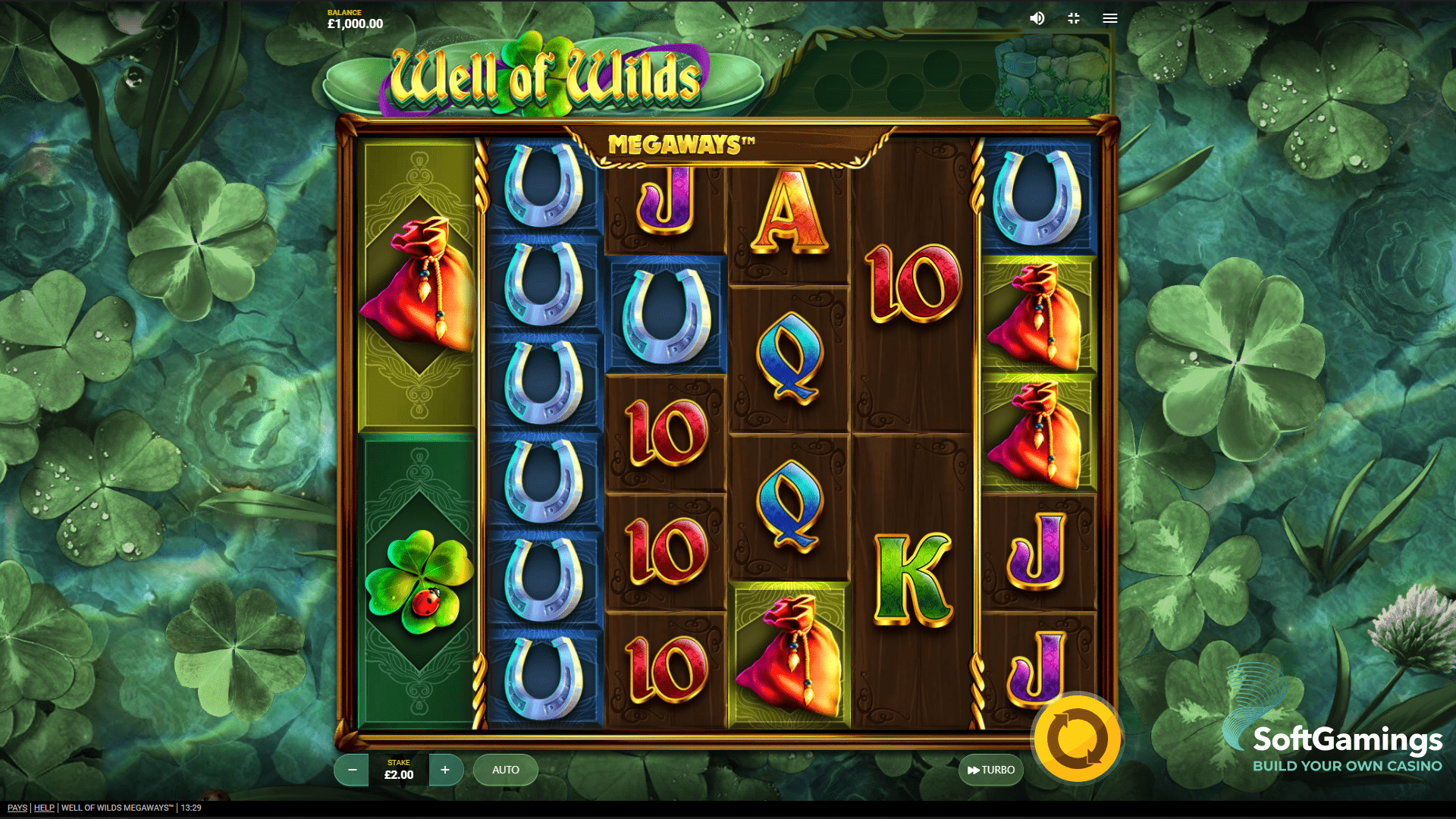Open the hamburger menu
The width and height of the screenshot is (1456, 819).
(1110, 18)
